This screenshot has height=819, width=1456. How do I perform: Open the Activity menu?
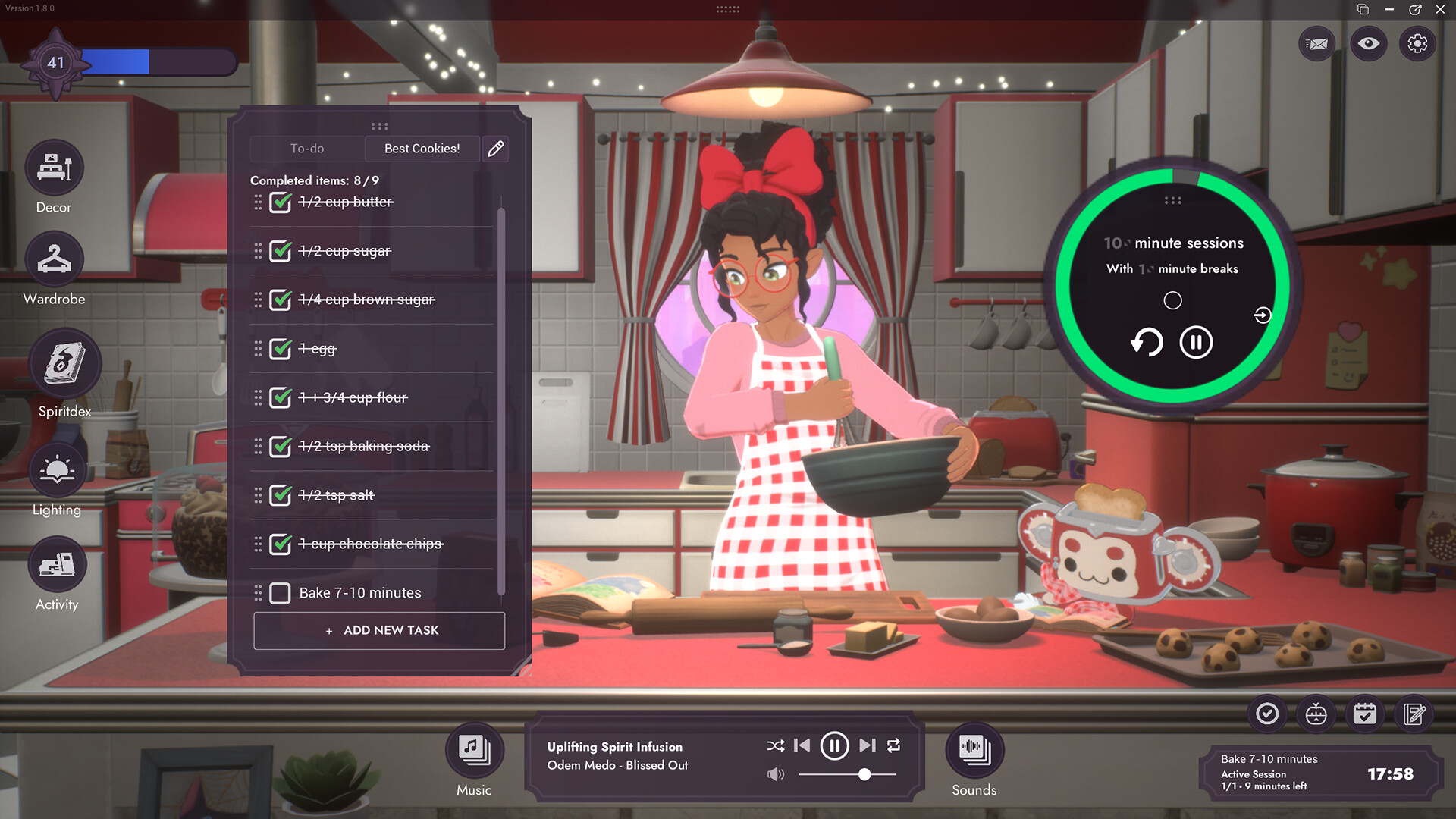pos(57,565)
